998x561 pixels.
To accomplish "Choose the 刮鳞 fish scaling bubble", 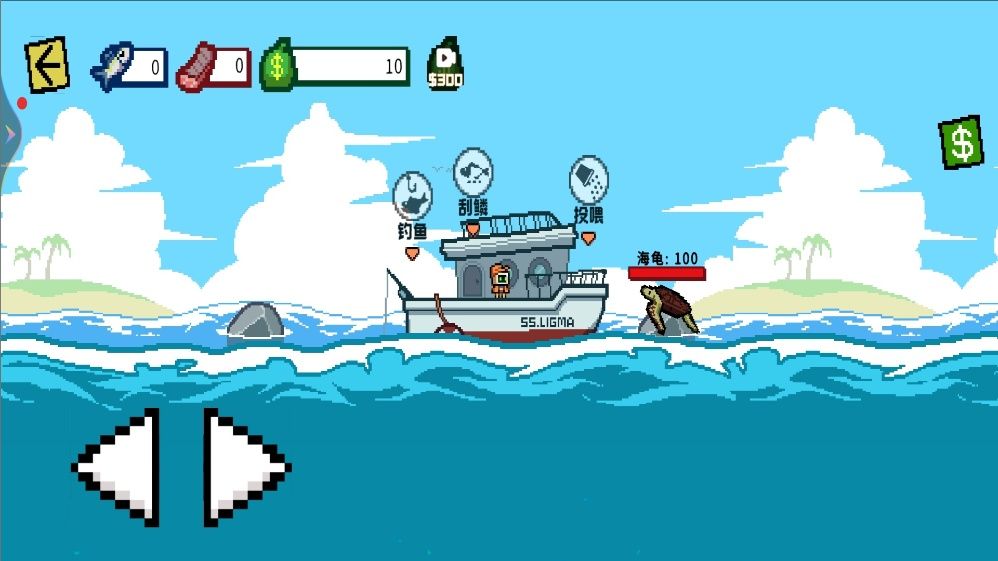I will pos(473,172).
